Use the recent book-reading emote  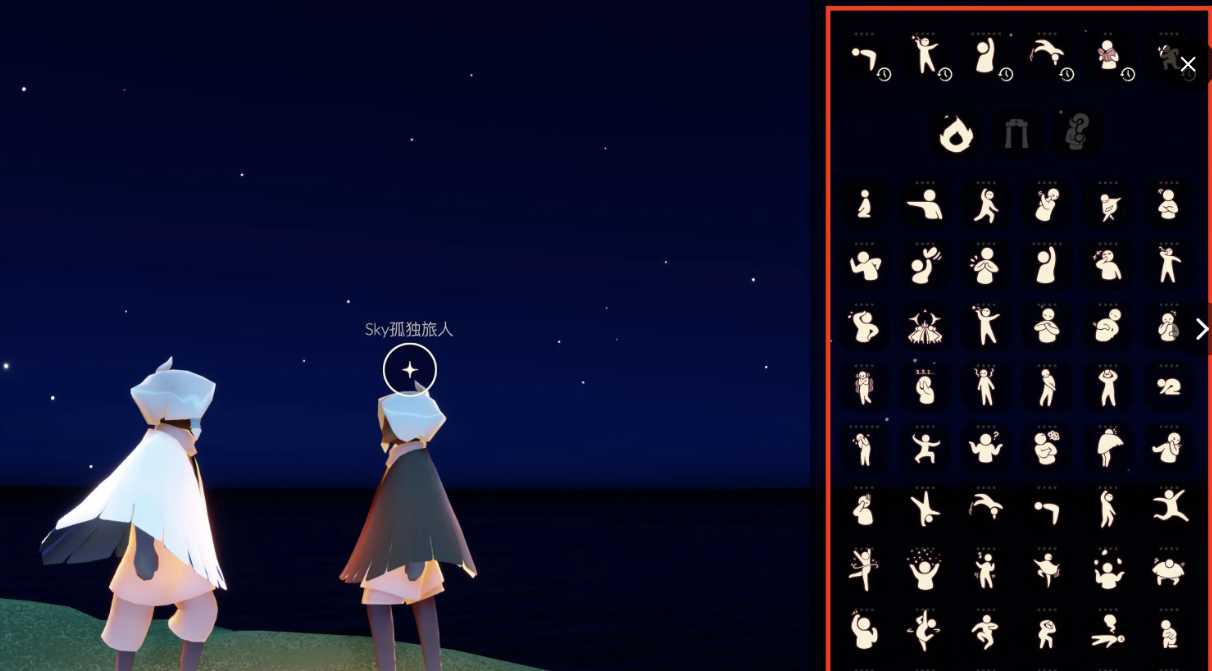(1107, 56)
